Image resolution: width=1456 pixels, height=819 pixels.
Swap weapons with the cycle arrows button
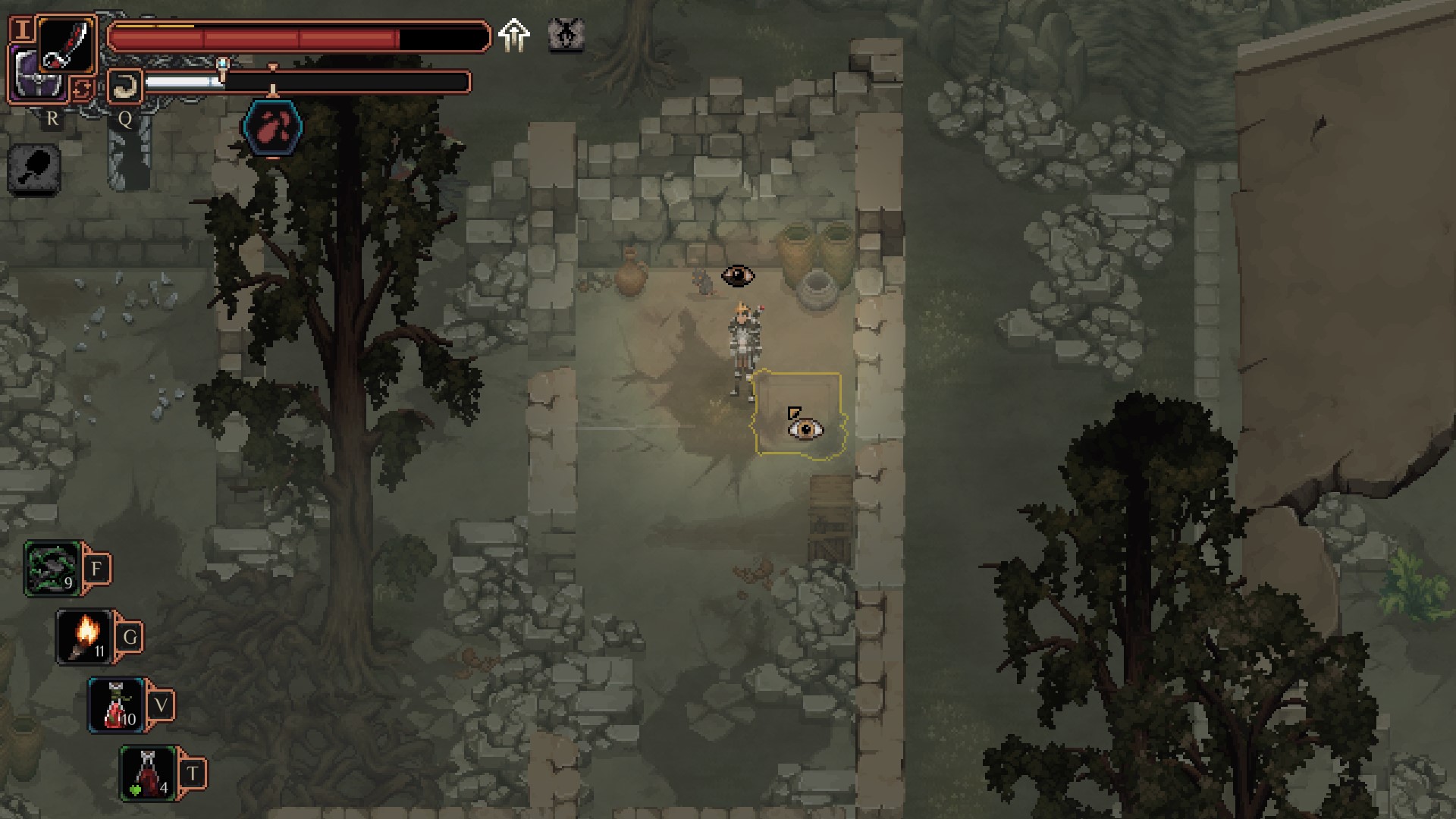[x=82, y=89]
